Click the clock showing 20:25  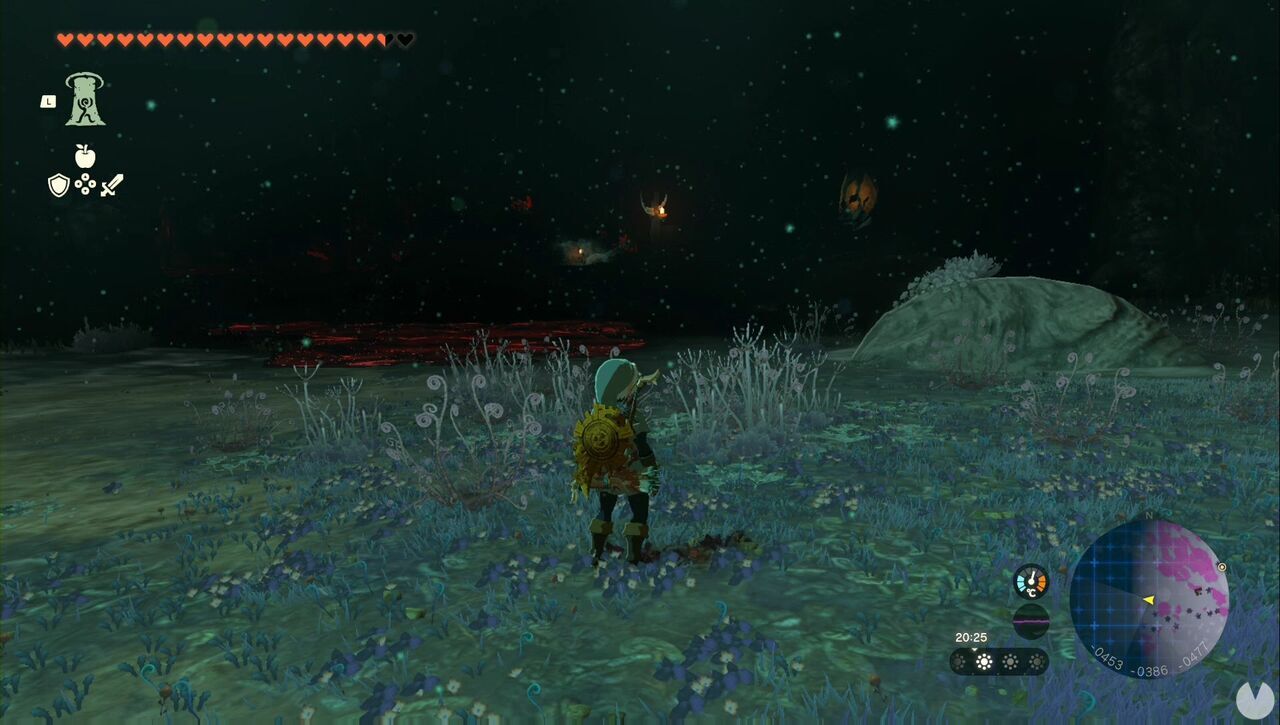[972, 637]
